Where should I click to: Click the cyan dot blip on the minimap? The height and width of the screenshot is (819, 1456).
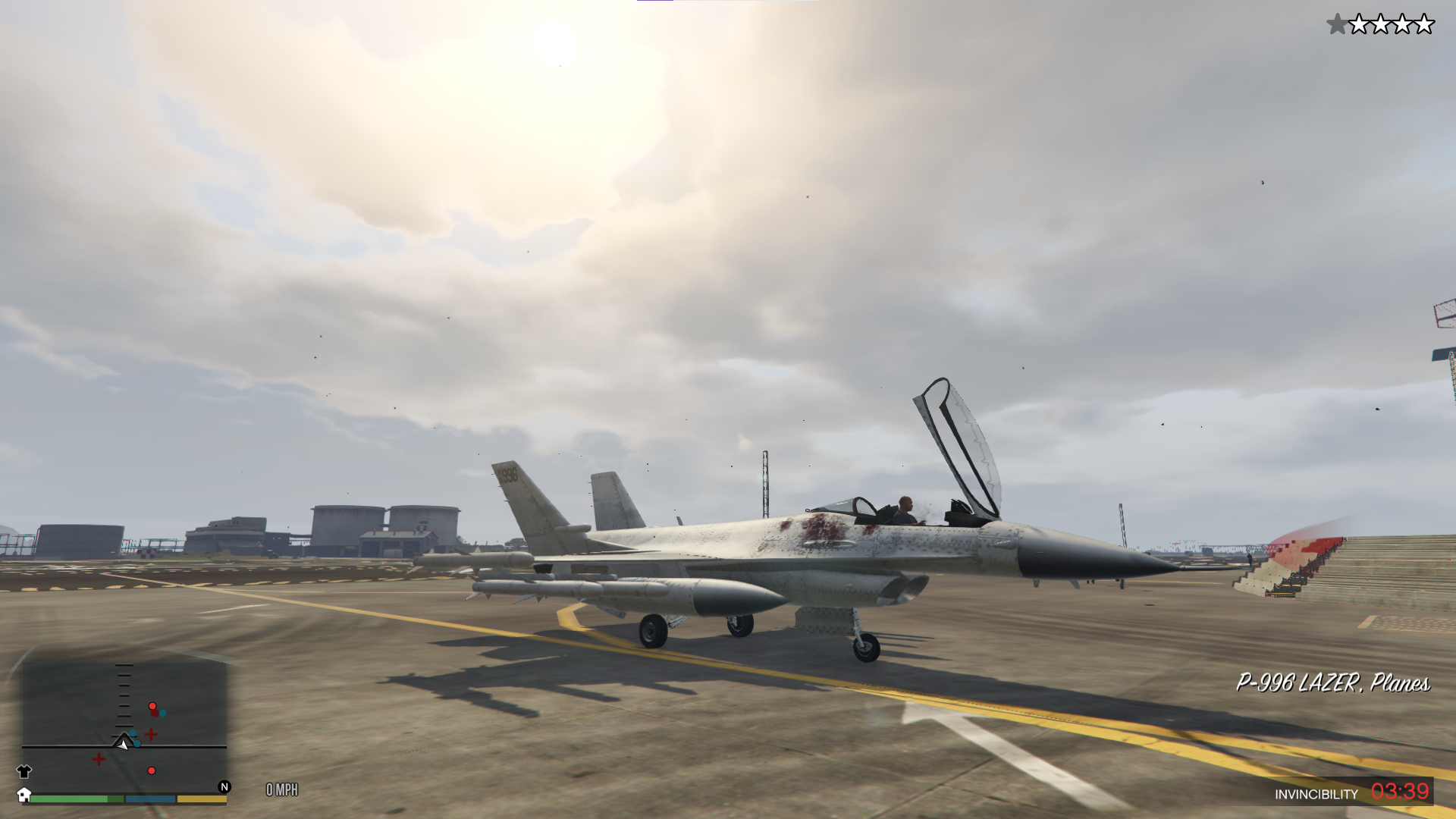[x=162, y=714]
